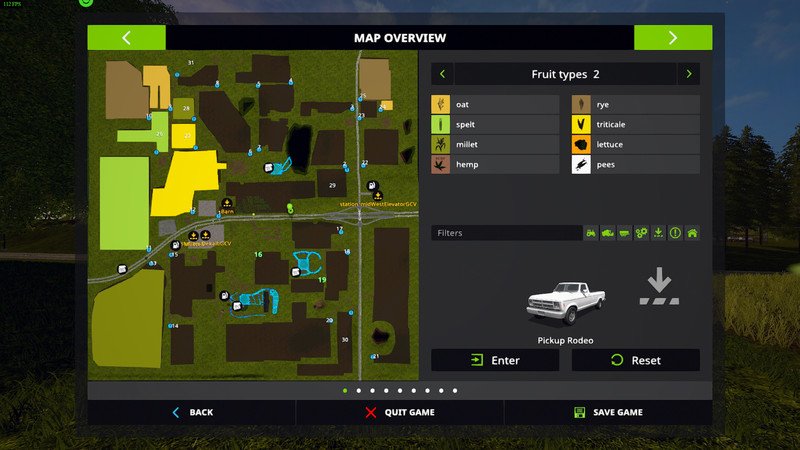Screen dimensions: 800x450
Task: Reset the Pickup Rodeo vehicle
Action: point(635,360)
